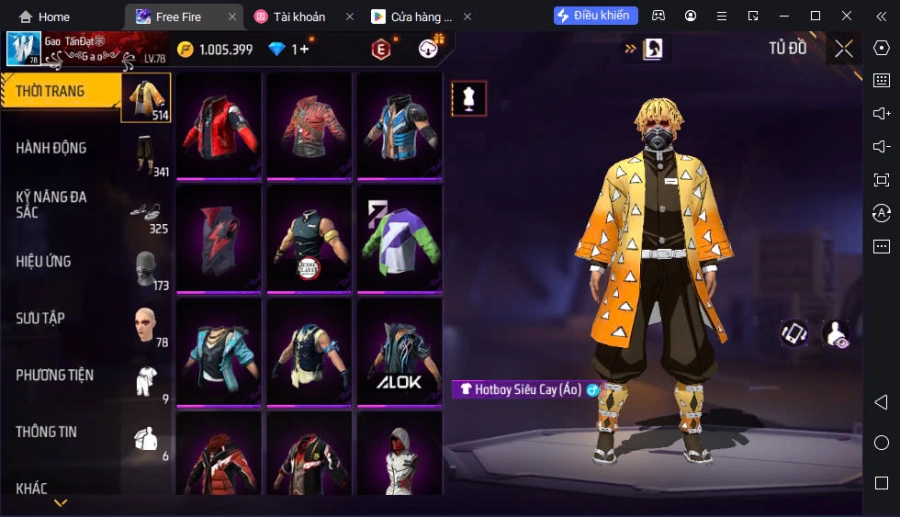This screenshot has width=900, height=517.
Task: Add diamonds via the diamond counter
Action: click(x=301, y=49)
